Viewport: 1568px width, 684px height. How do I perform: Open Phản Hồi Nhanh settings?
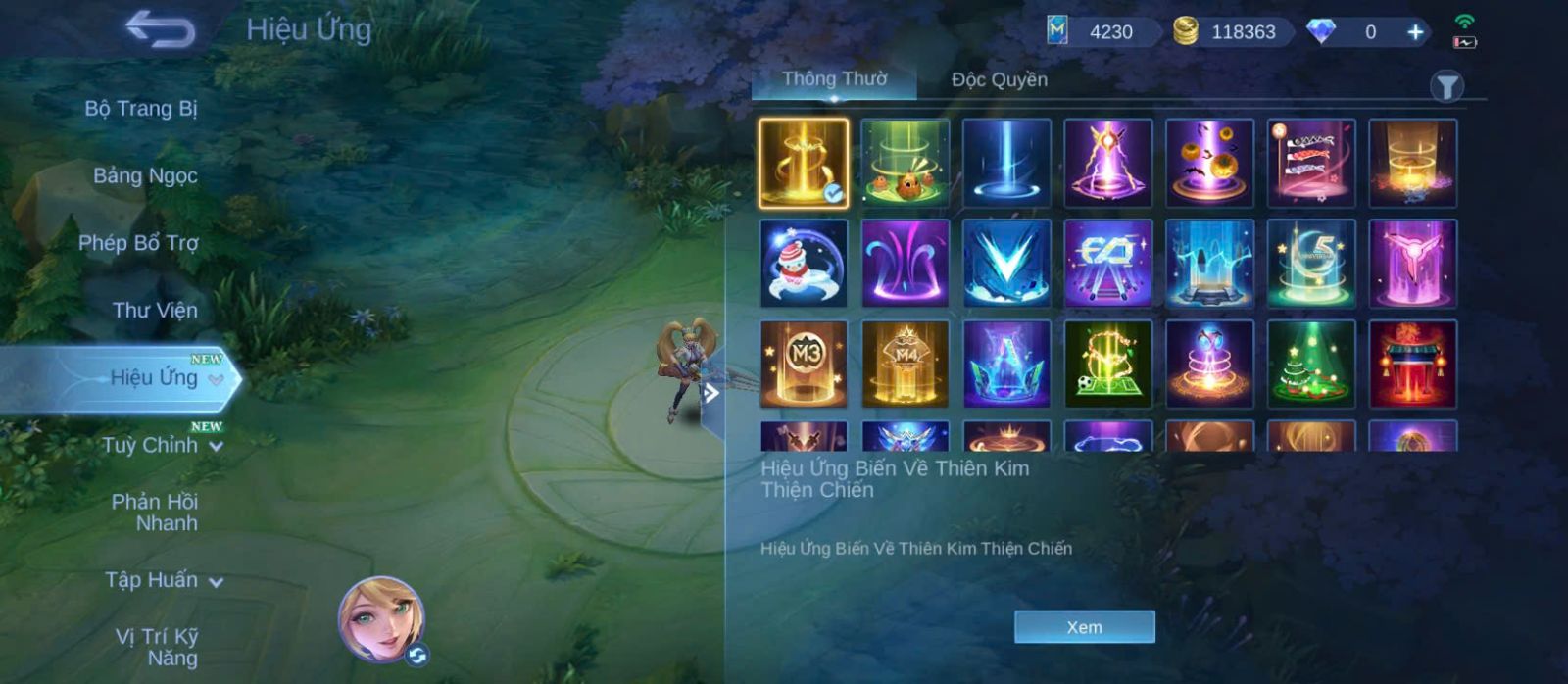pos(154,513)
